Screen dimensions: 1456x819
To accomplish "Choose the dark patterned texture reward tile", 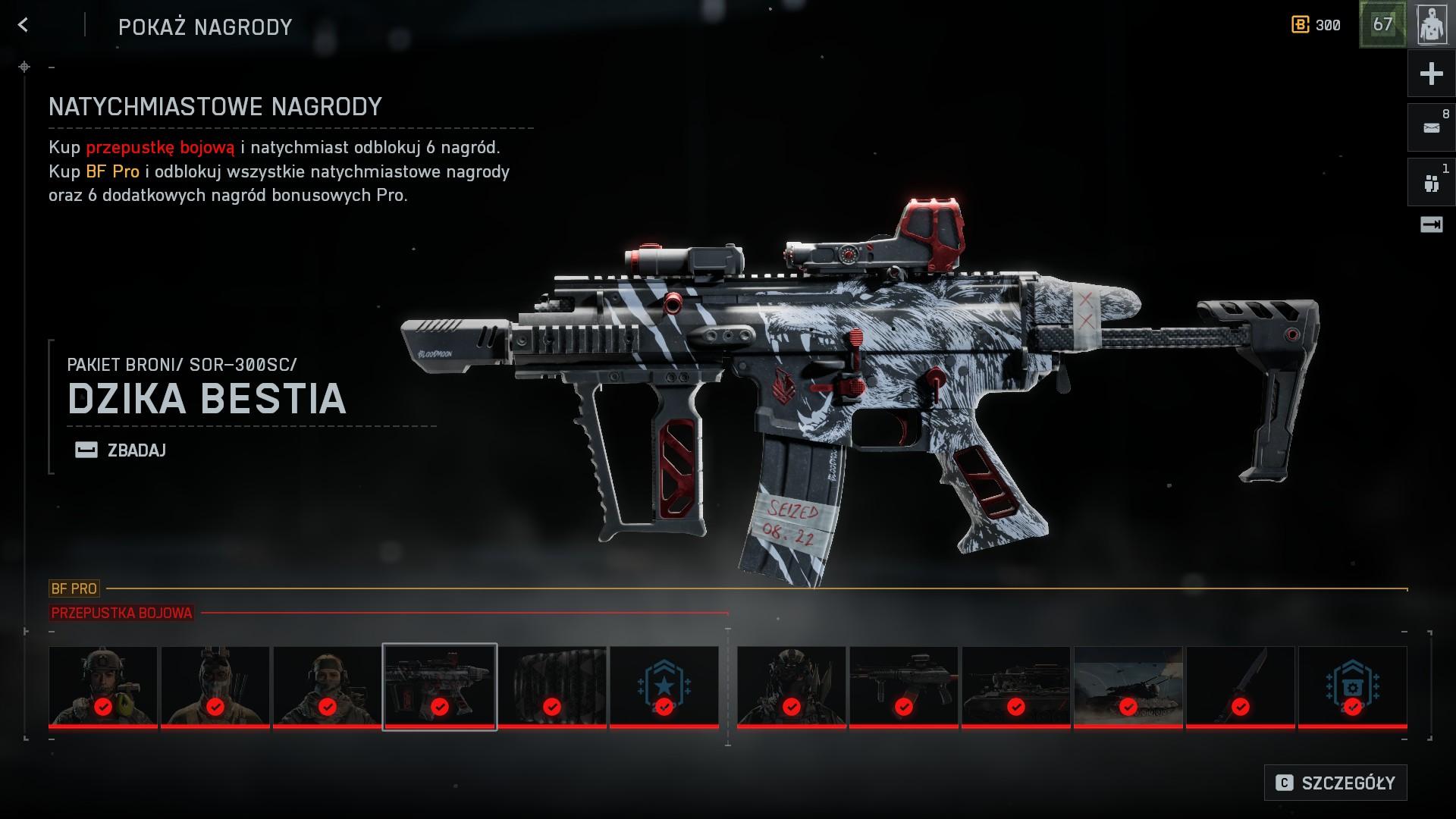I will coord(552,686).
